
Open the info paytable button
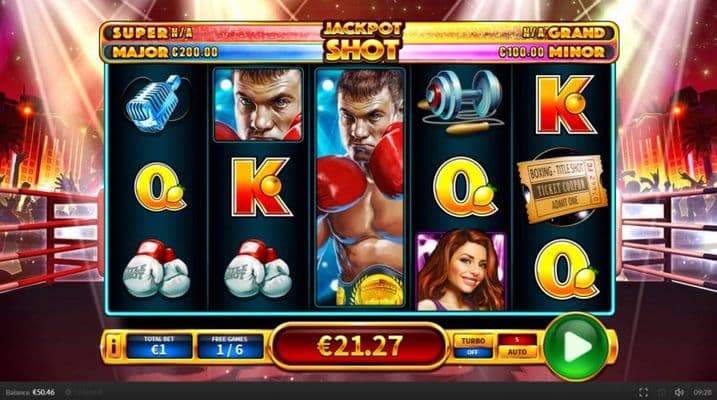pos(115,347)
